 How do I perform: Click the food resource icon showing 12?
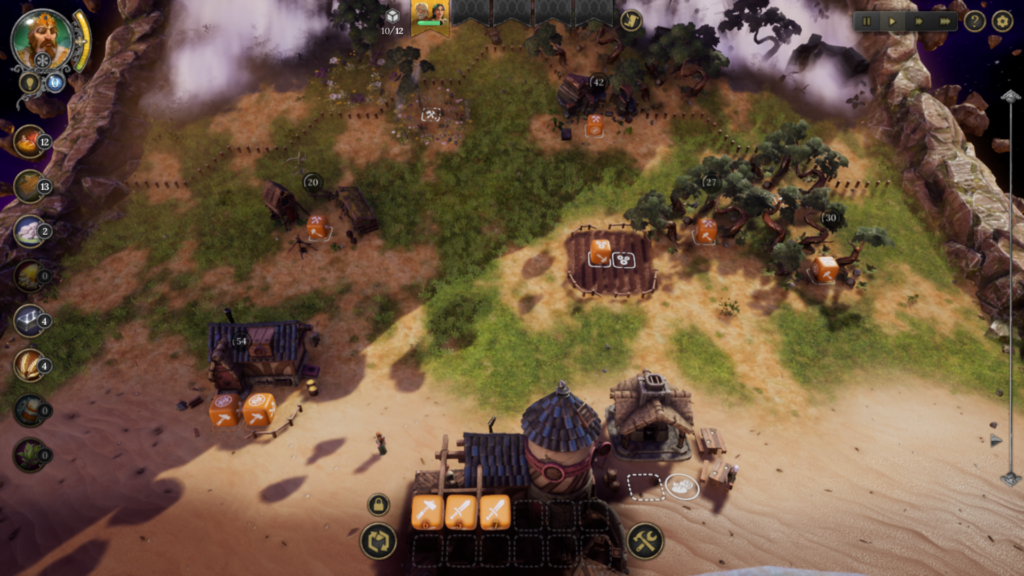28,141
